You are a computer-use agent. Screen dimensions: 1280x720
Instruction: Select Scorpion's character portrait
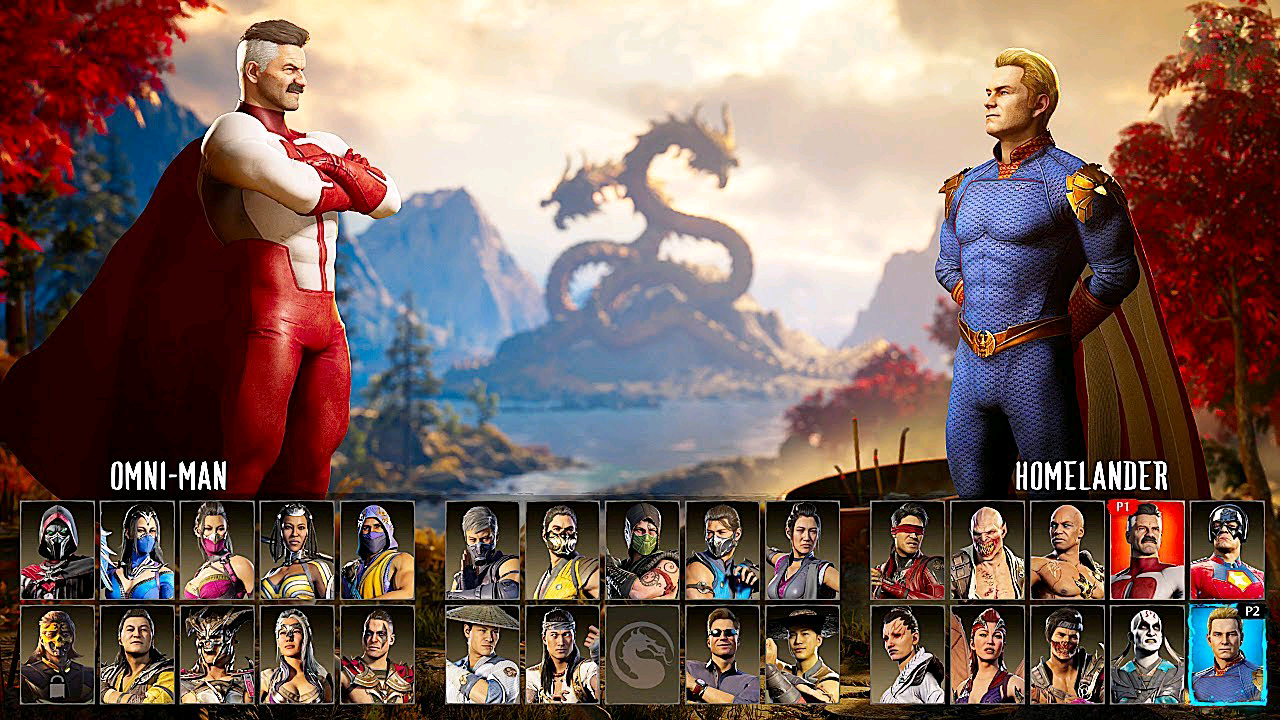(x=561, y=548)
